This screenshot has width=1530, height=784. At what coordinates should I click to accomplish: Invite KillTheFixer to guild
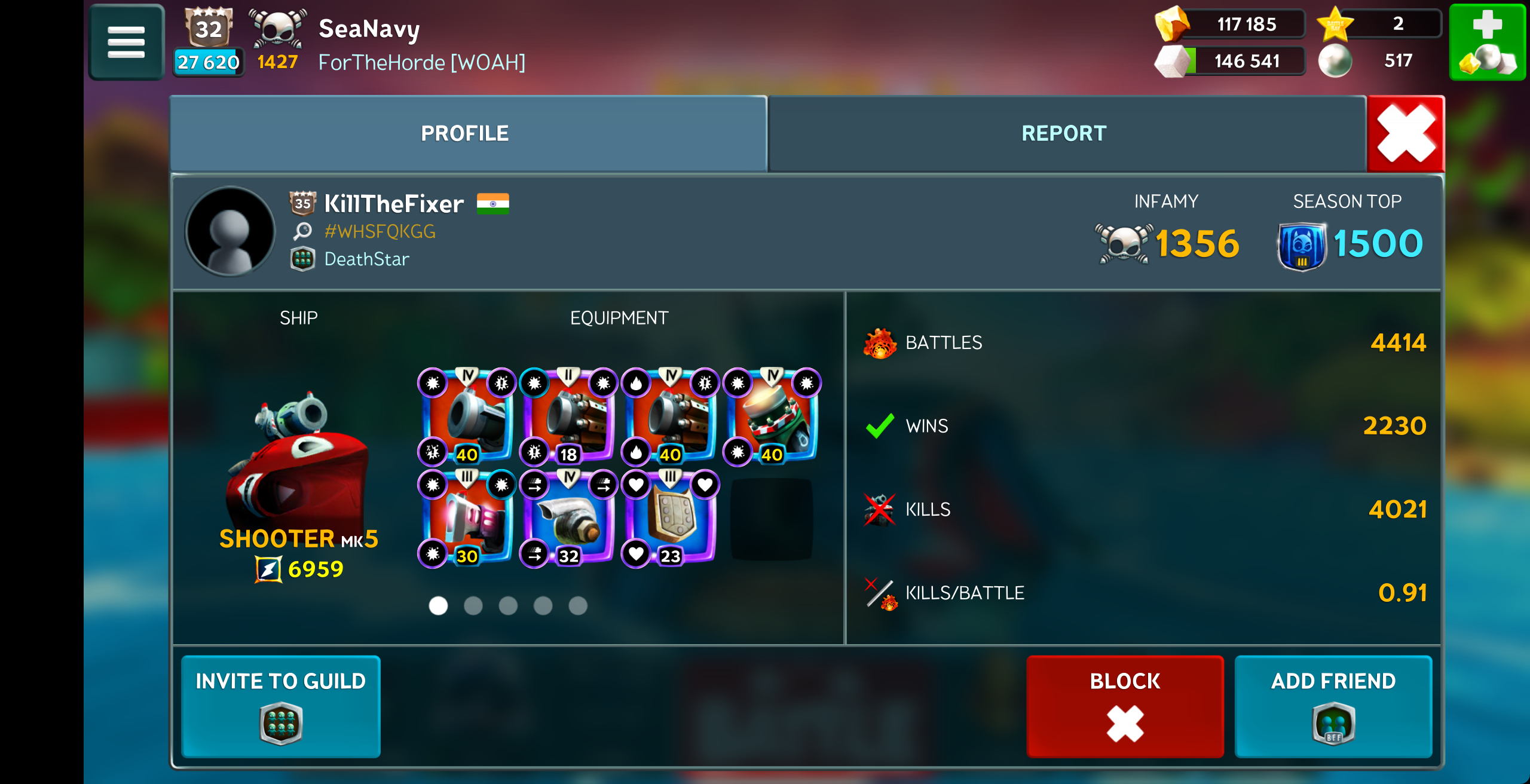point(281,706)
